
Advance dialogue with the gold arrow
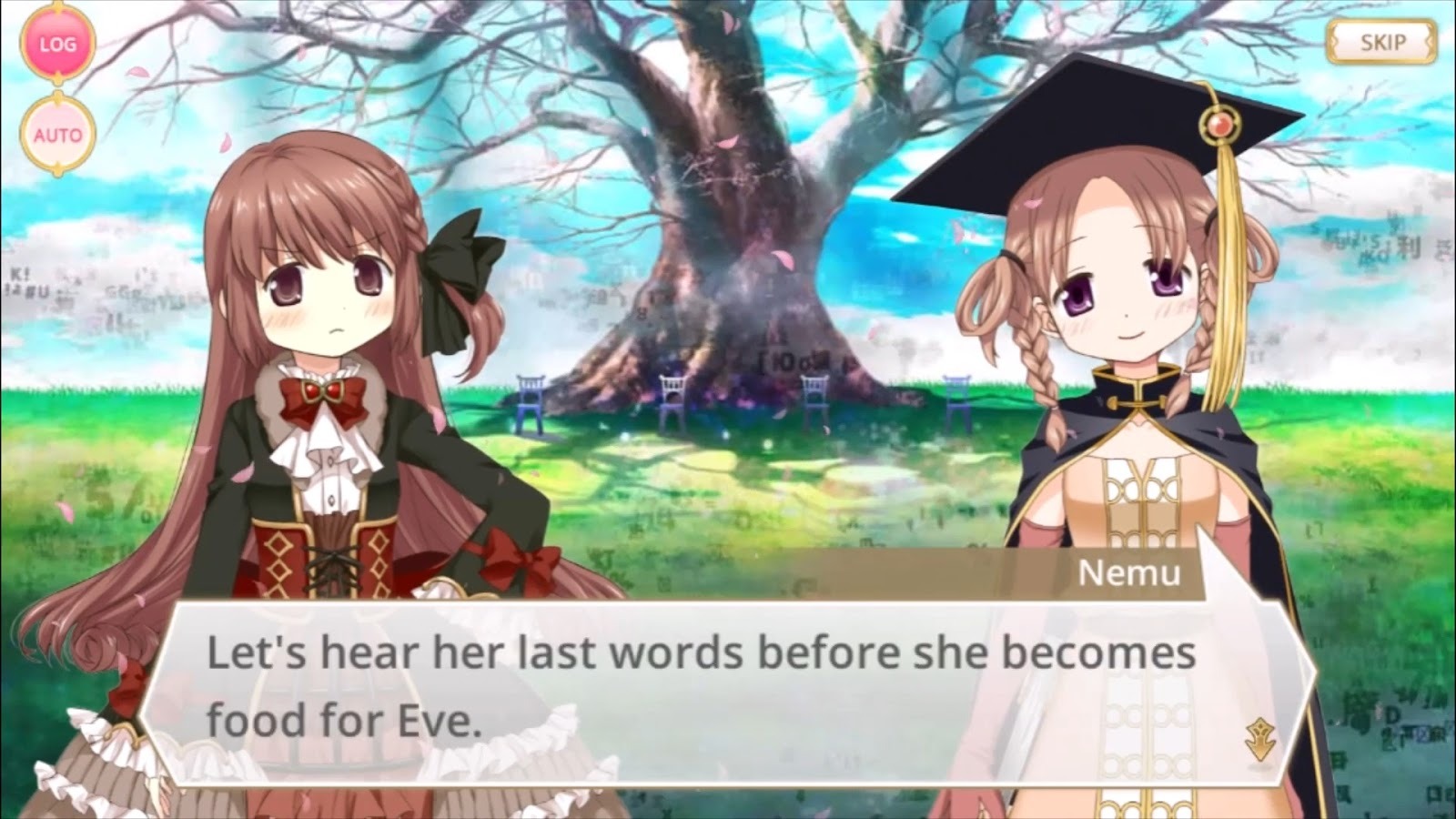point(1259,738)
